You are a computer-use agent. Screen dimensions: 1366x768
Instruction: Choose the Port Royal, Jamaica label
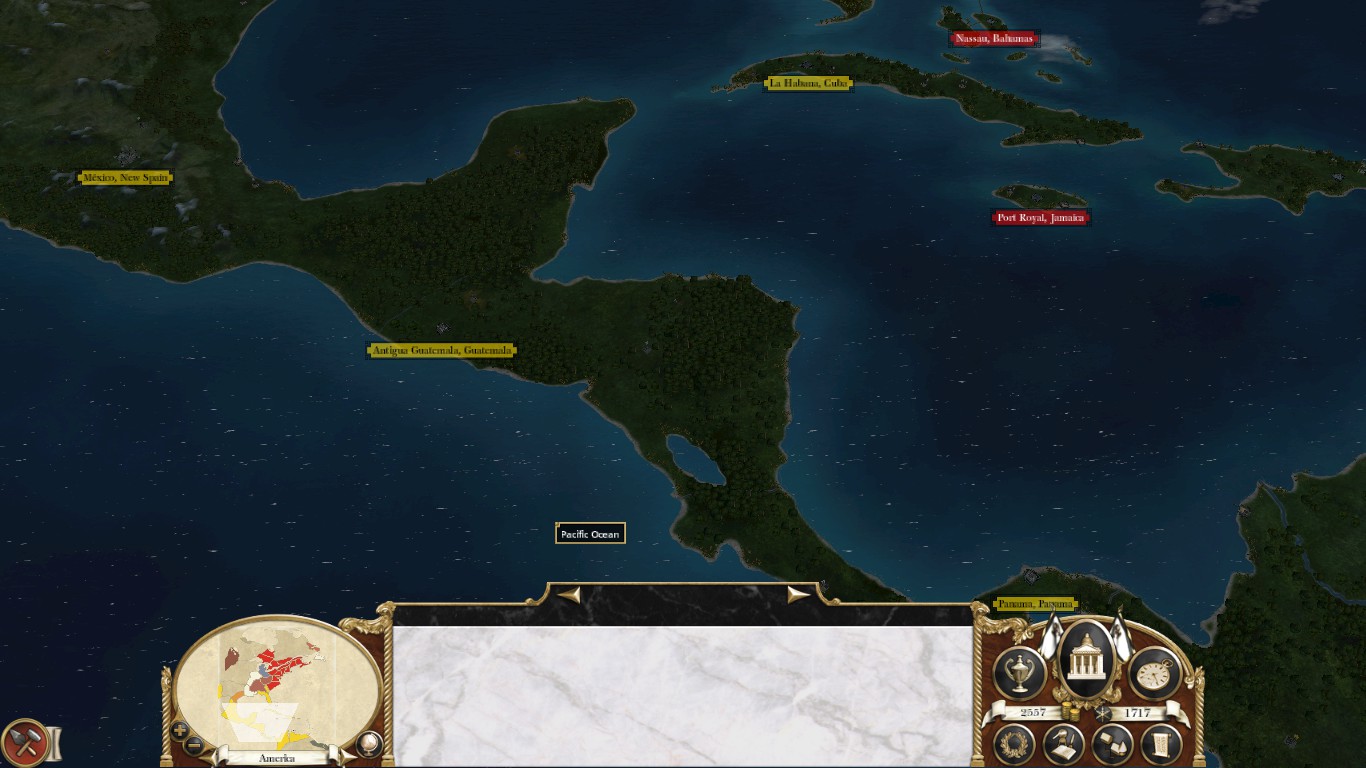click(x=1040, y=217)
